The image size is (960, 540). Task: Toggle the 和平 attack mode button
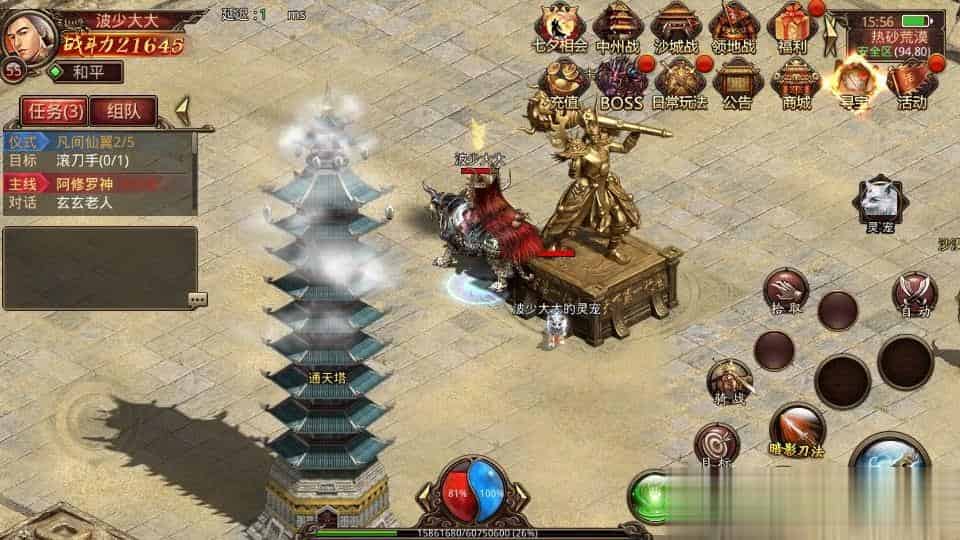pyautogui.click(x=84, y=72)
